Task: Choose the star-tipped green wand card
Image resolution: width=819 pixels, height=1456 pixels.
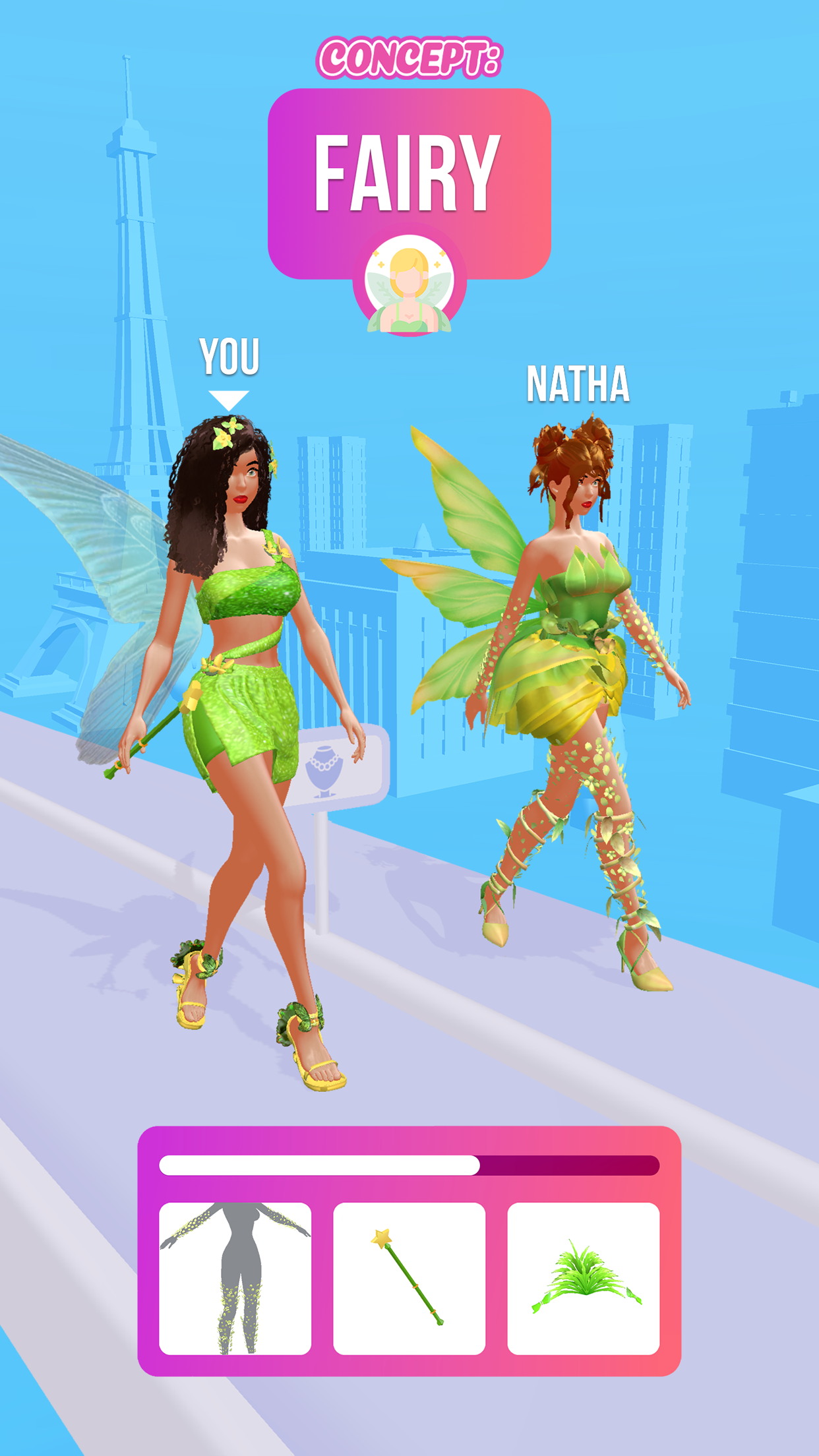Action: (x=409, y=1278)
